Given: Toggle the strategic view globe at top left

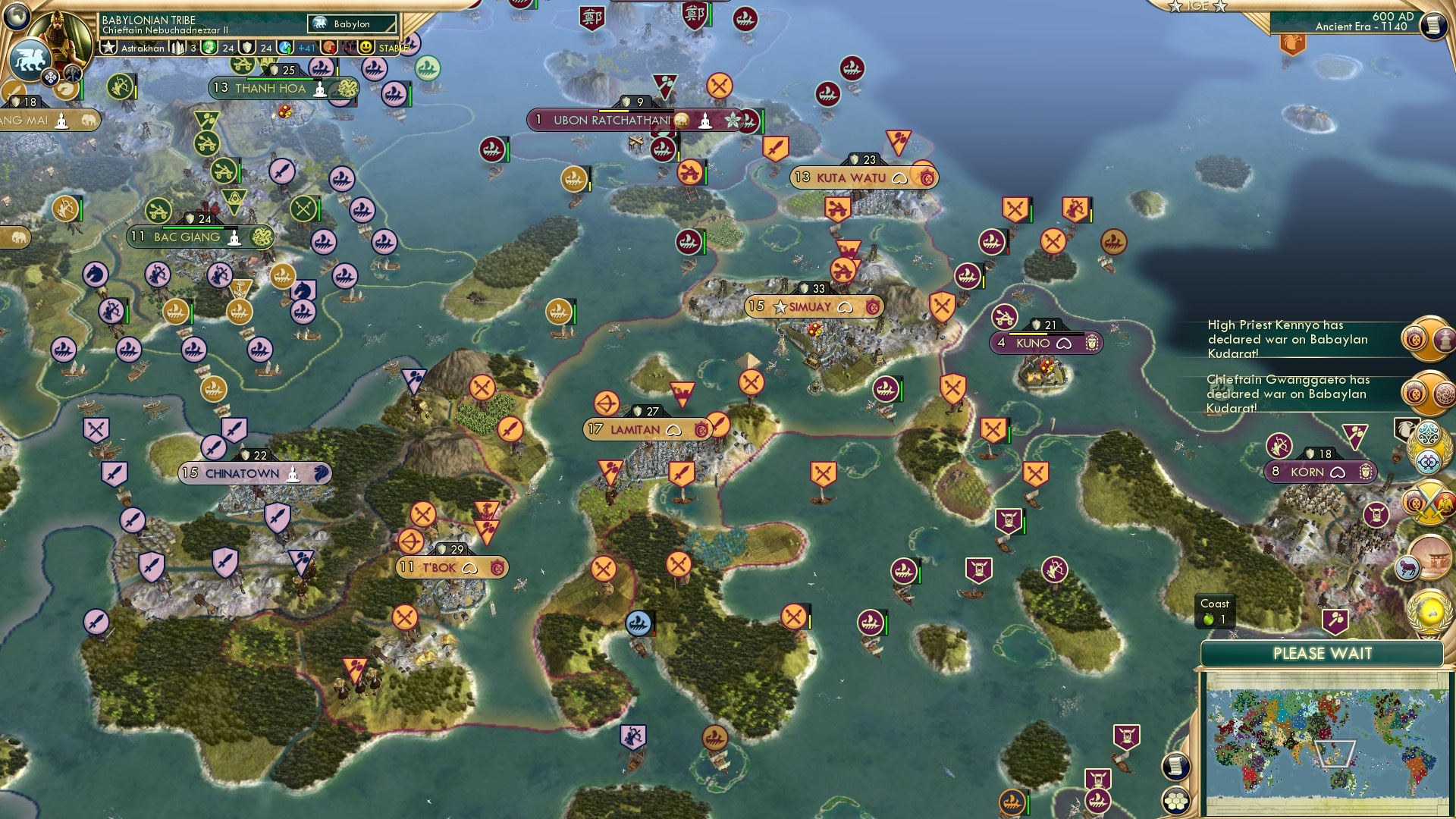Looking at the screenshot, I should click(x=17, y=17).
